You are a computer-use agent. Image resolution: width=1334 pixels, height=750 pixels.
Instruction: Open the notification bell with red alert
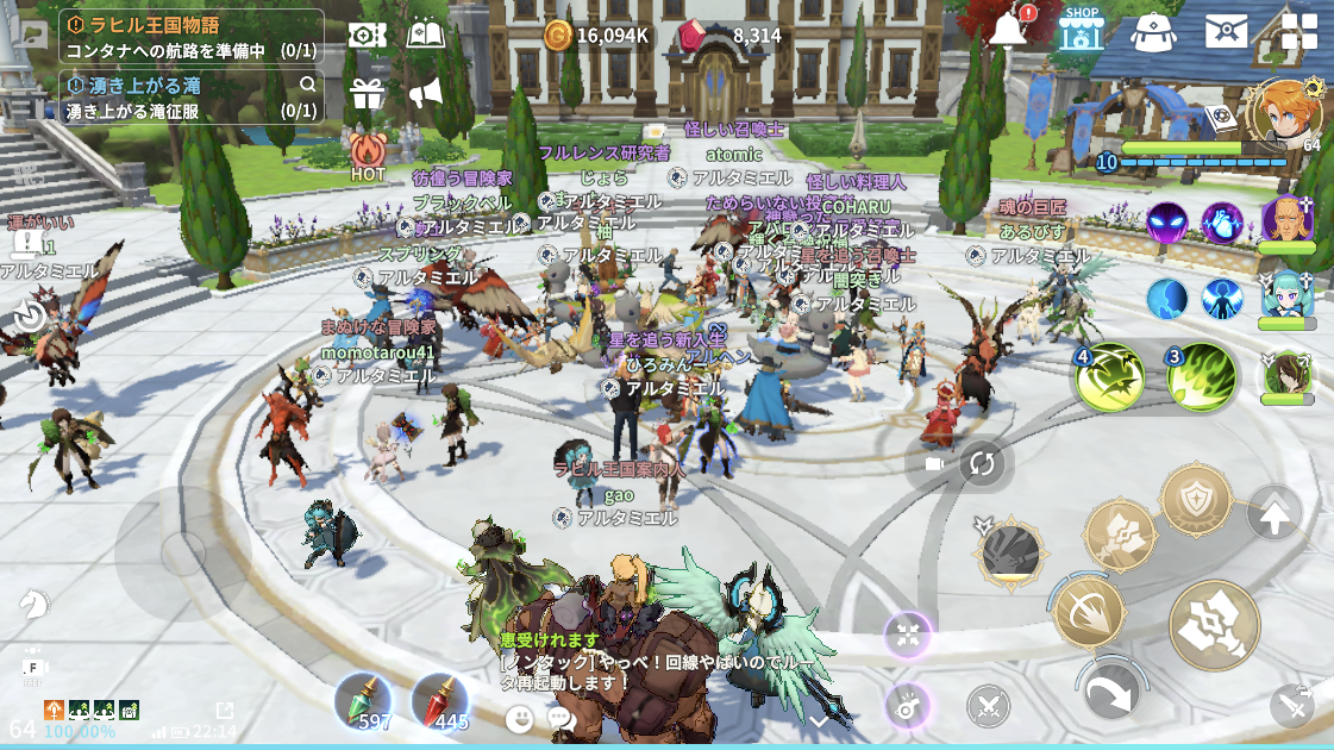(1009, 30)
